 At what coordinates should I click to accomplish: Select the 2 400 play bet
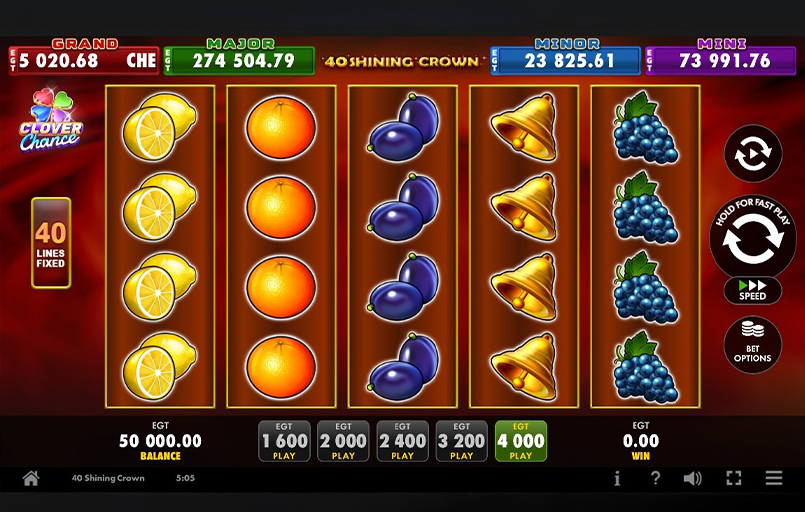pos(402,441)
